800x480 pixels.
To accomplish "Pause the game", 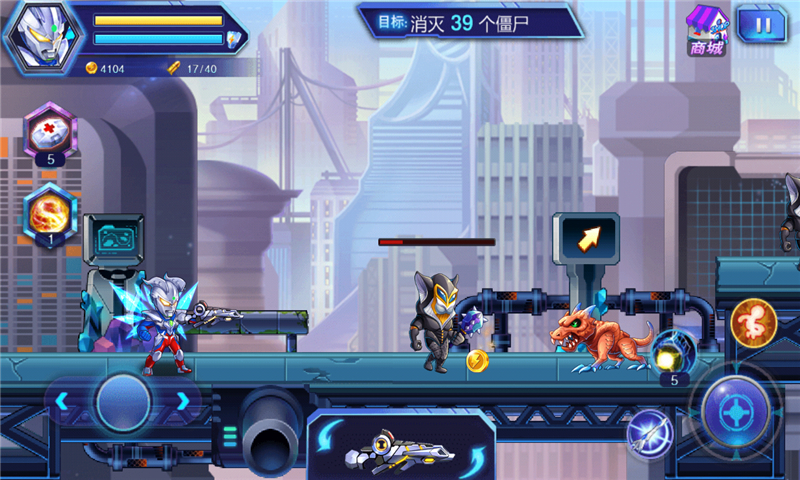I will click(762, 24).
